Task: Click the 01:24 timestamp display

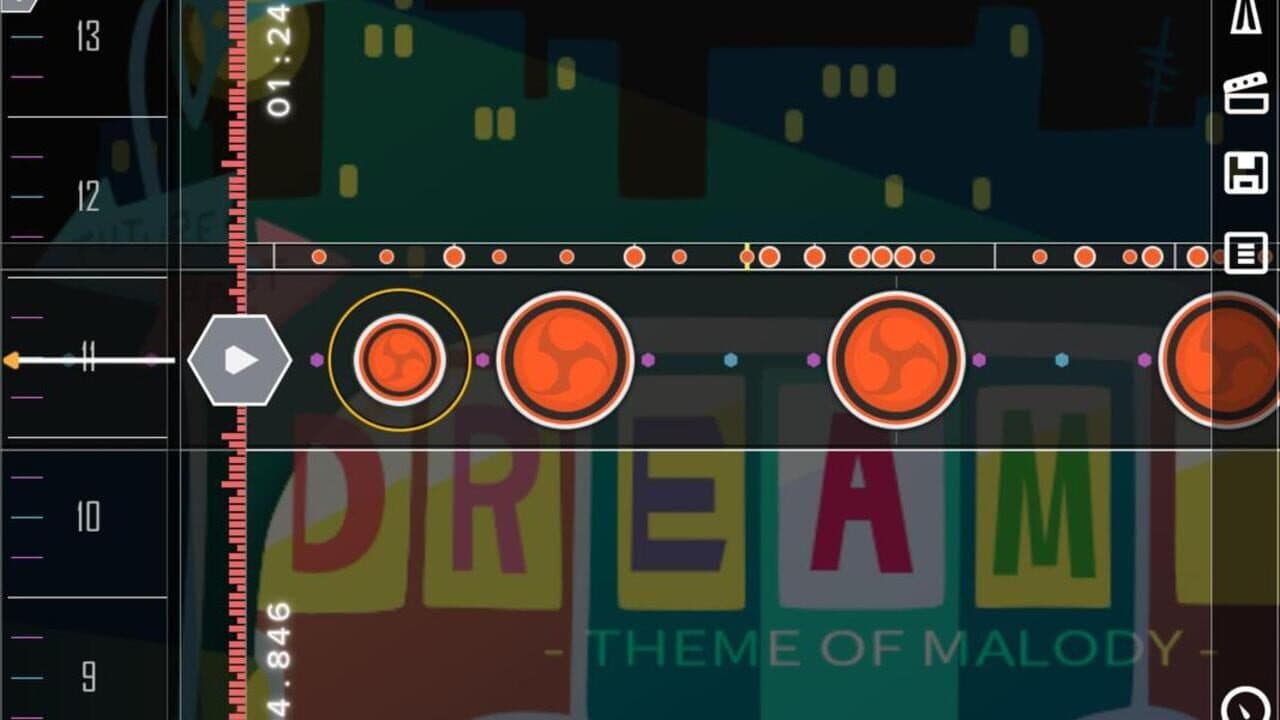Action: 280,62
